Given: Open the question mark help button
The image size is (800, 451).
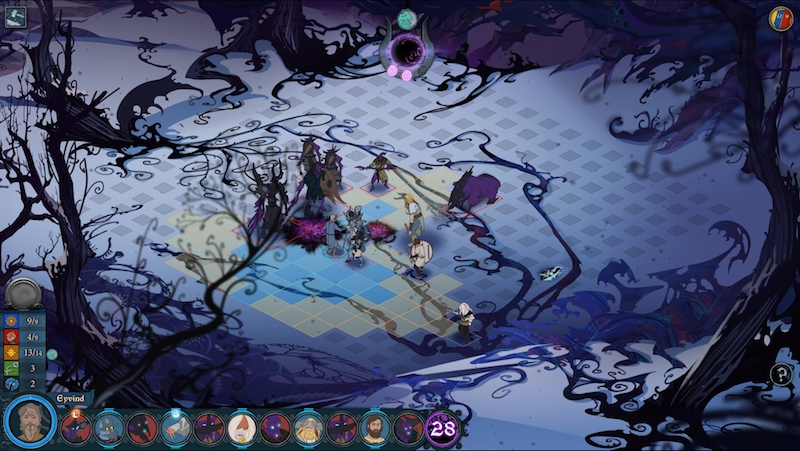Looking at the screenshot, I should click(x=780, y=375).
